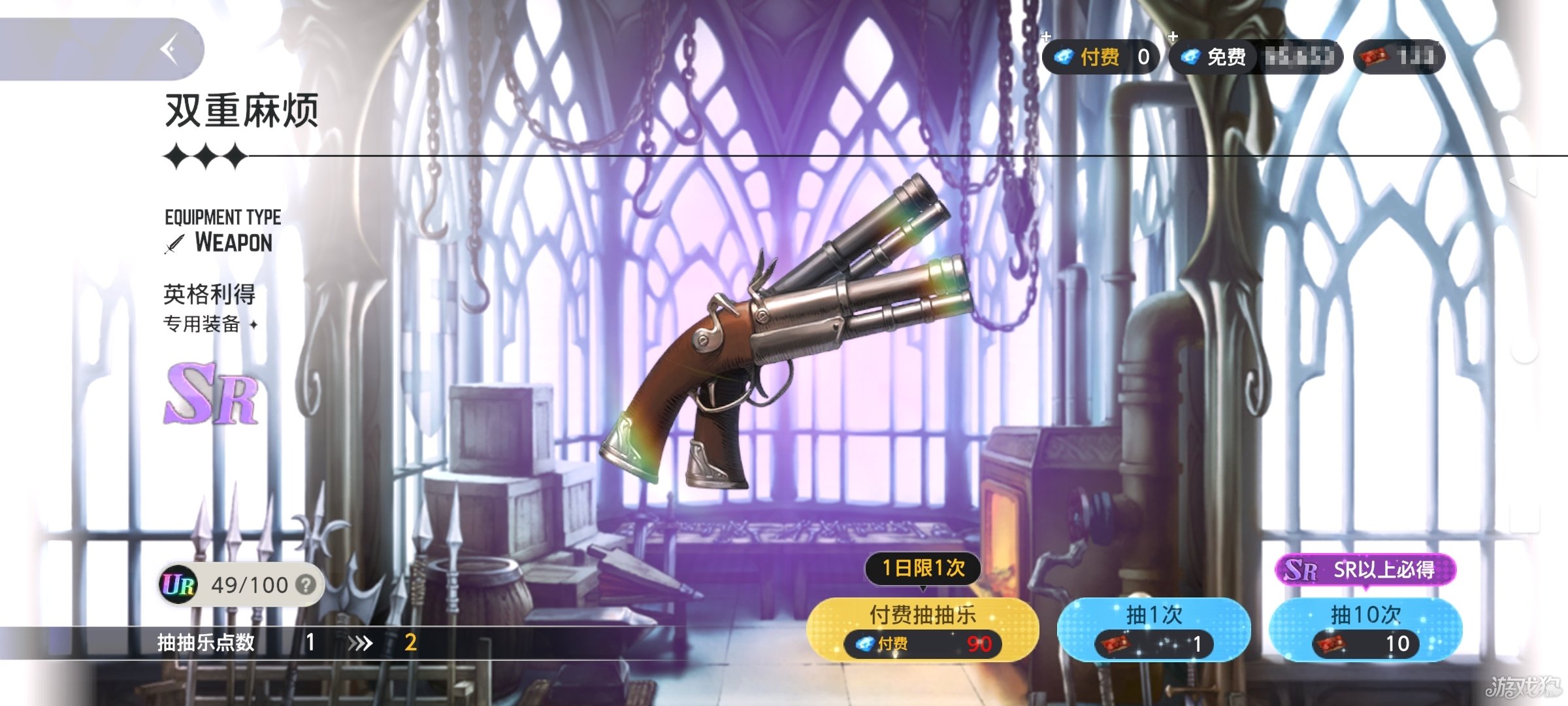Draw ten times with 抽10次

(x=1365, y=629)
